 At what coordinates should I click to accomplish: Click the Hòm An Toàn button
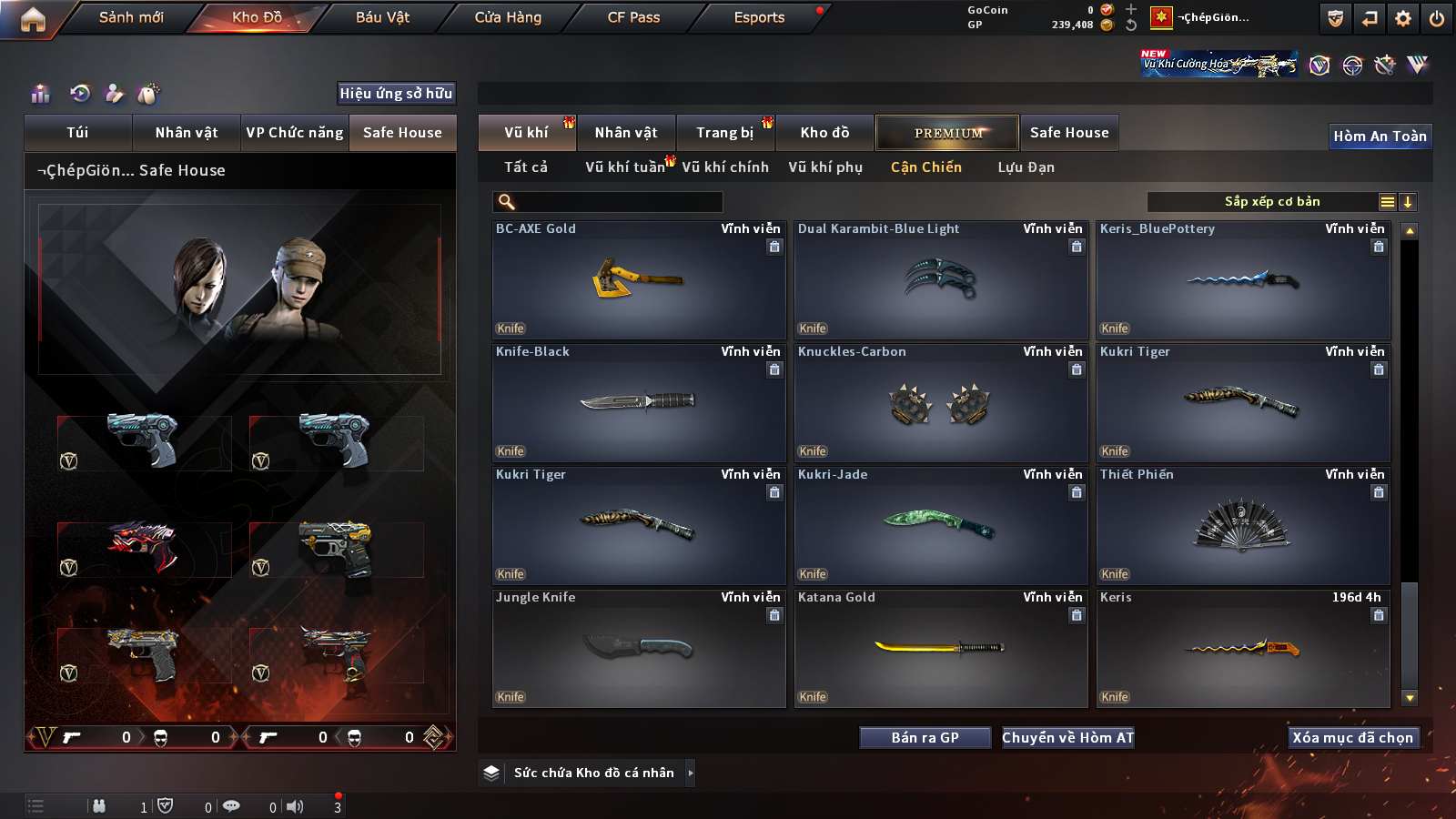coord(1380,136)
